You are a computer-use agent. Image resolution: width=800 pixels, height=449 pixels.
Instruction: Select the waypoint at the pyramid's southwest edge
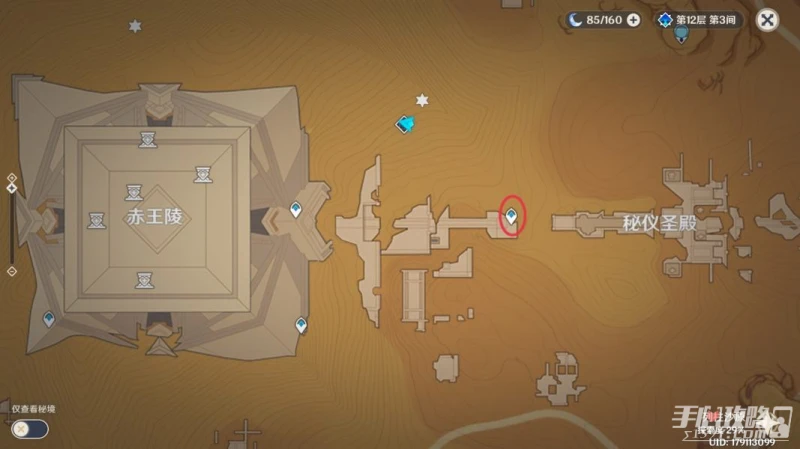(48, 319)
